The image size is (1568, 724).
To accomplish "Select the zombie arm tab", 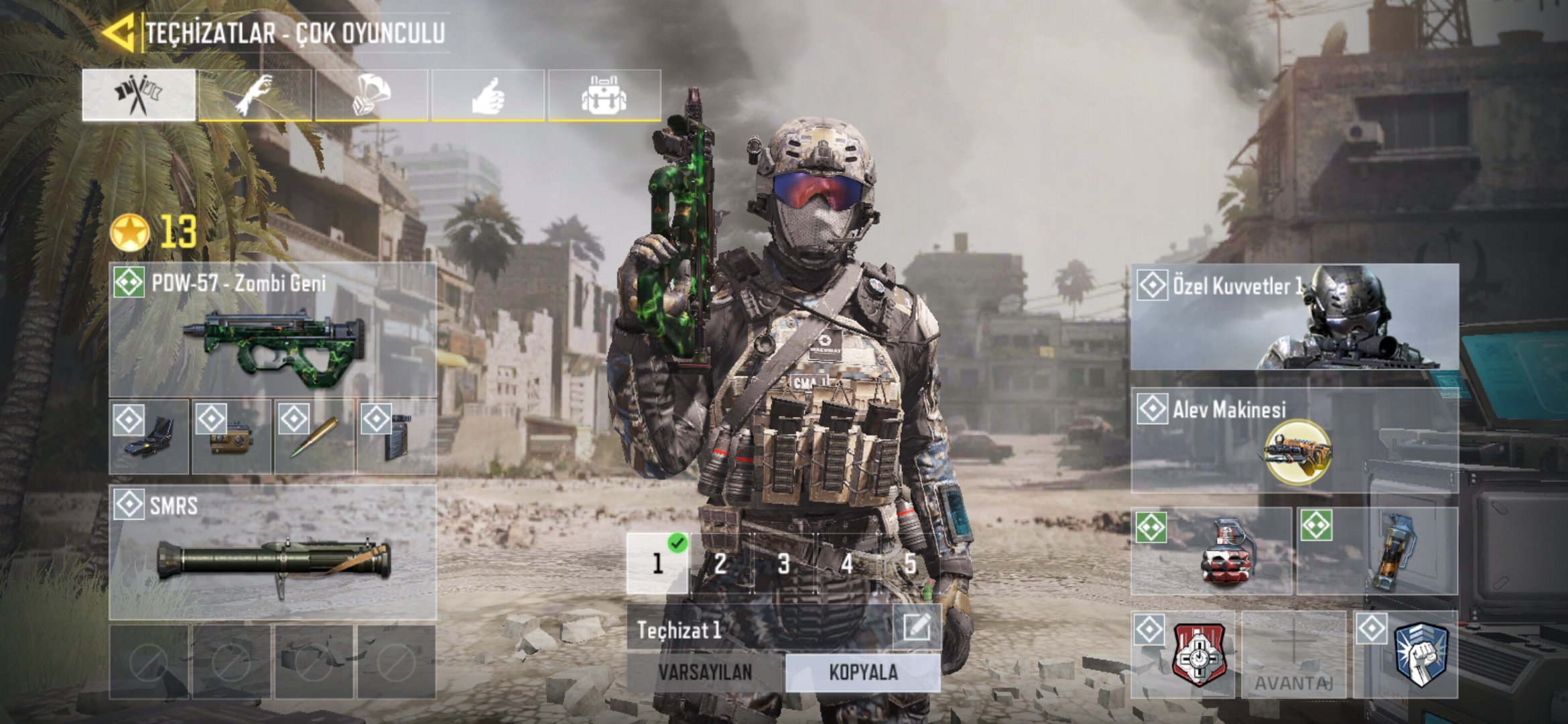I will point(255,95).
